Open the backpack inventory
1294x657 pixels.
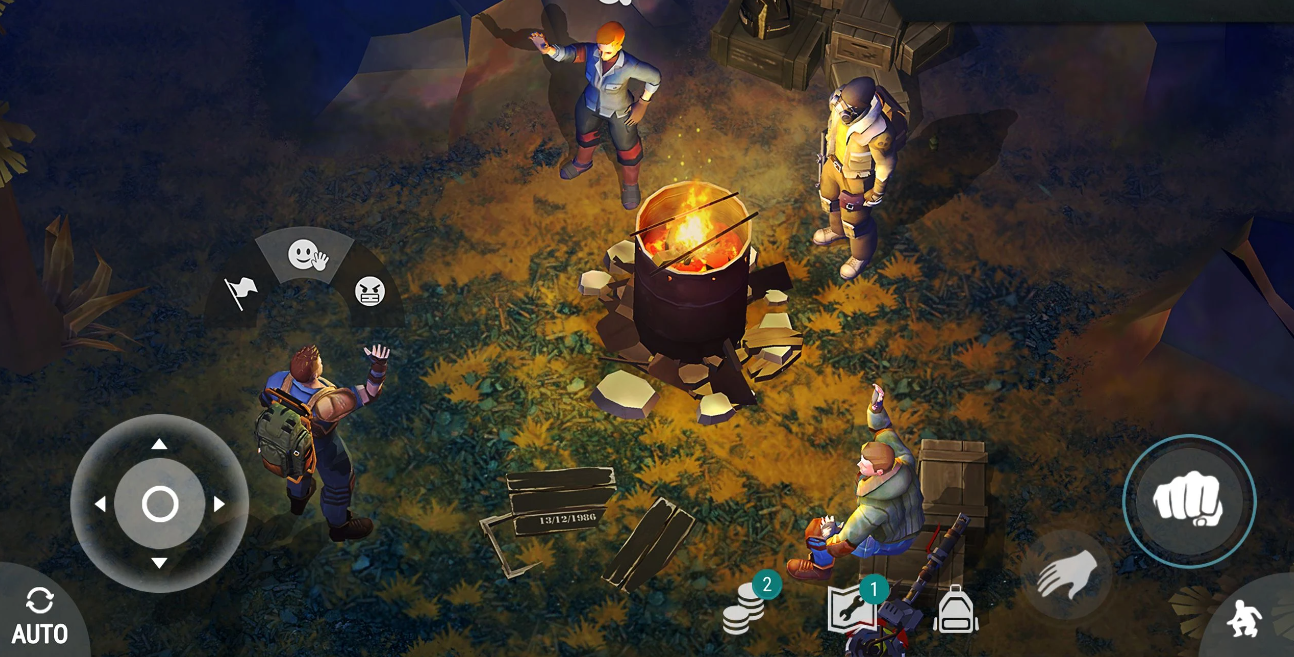coord(955,609)
